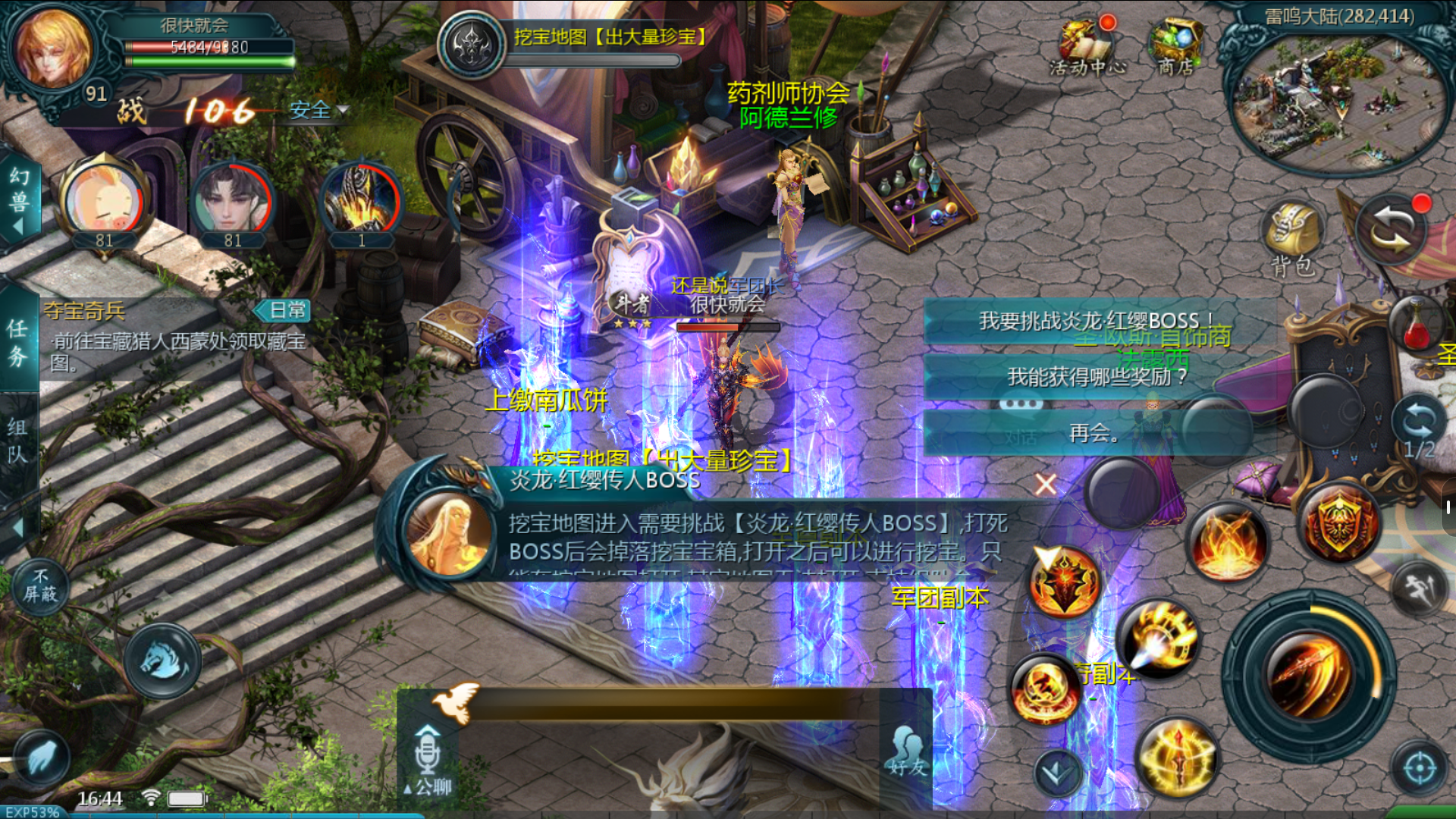The height and width of the screenshot is (819, 1456).
Task: Open the 活动中心 activity center
Action: (x=1086, y=47)
